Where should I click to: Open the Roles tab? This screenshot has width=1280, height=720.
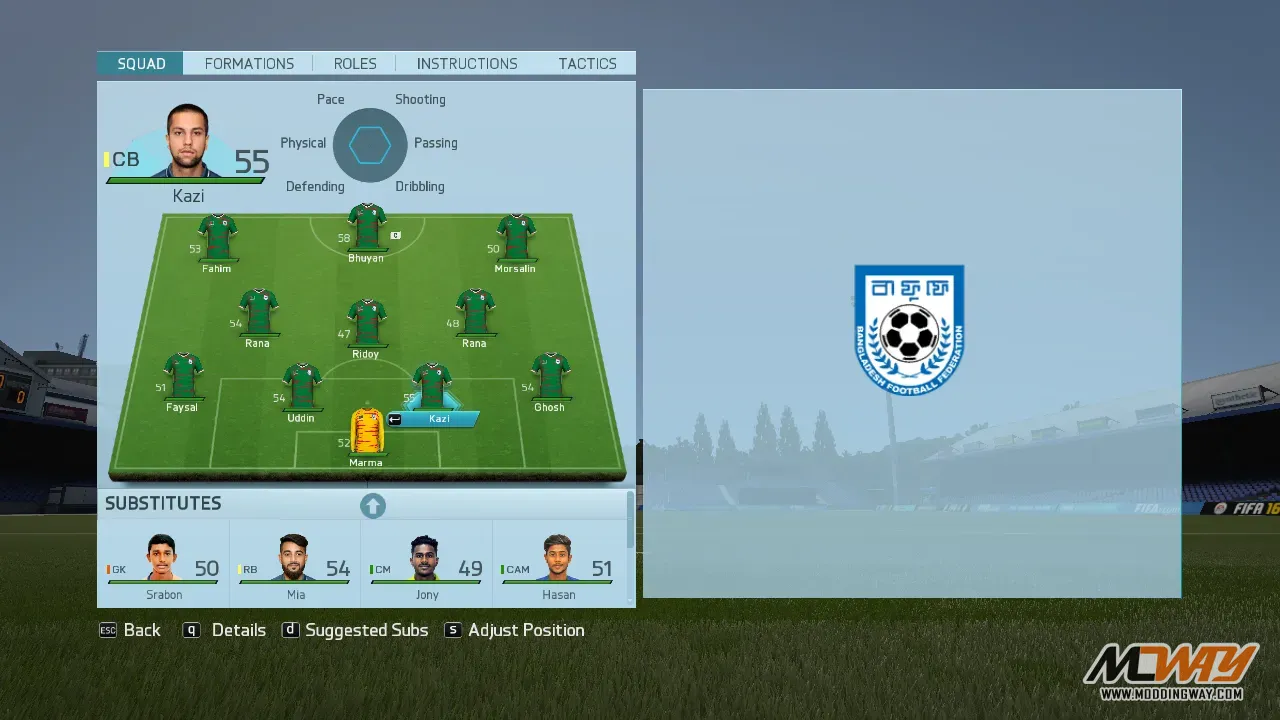tap(355, 64)
